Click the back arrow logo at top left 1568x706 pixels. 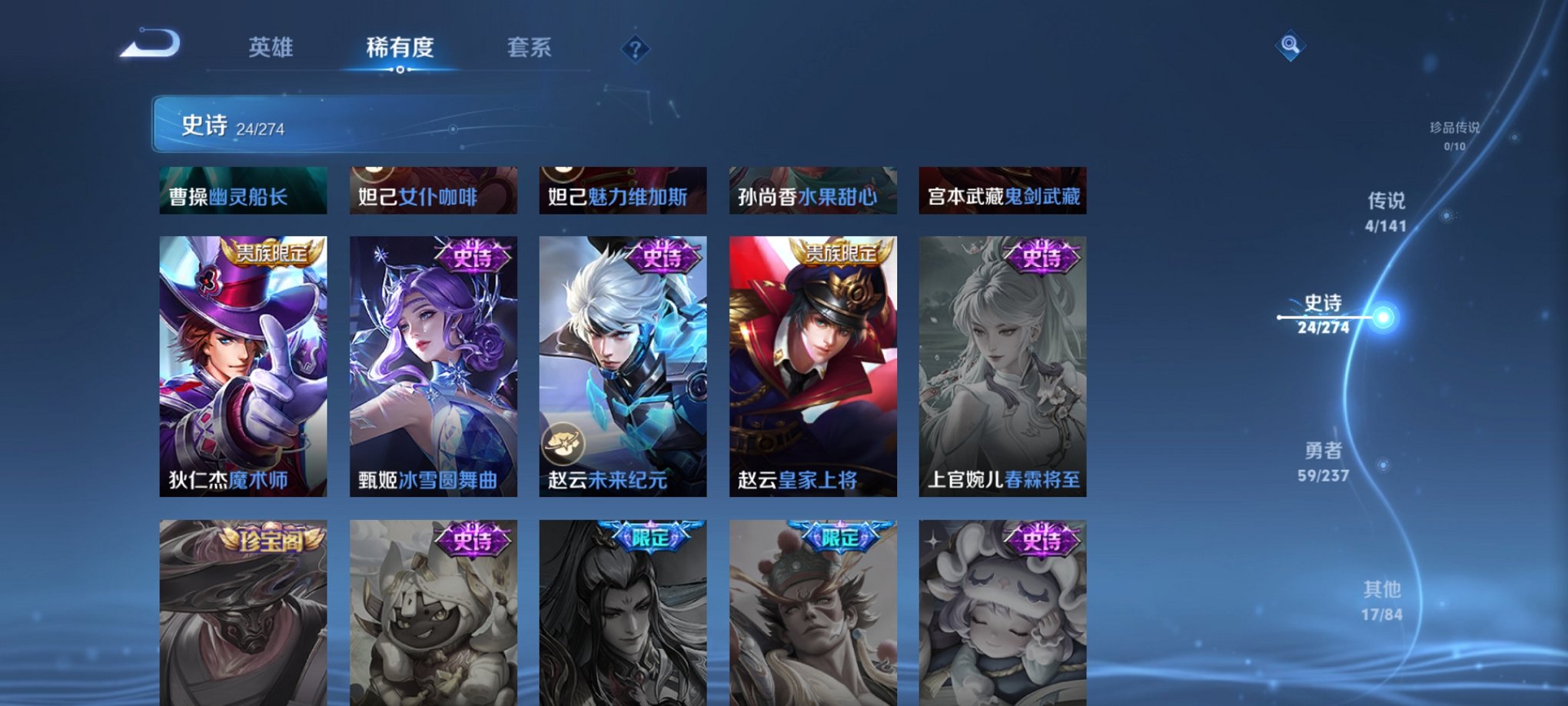(x=151, y=45)
